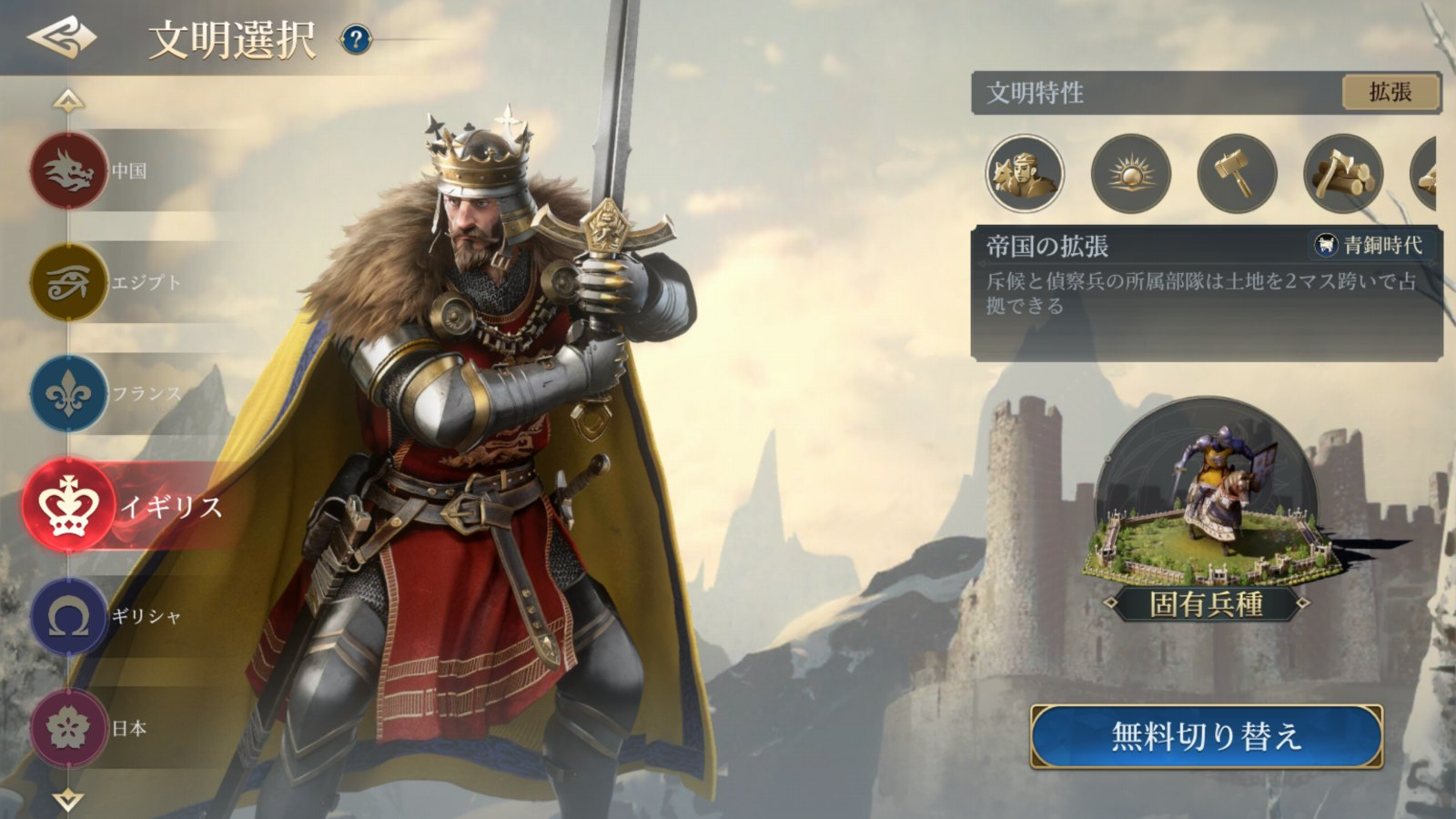The image size is (1456, 819).
Task: Select the イギリス civilization entry
Action: (x=69, y=506)
